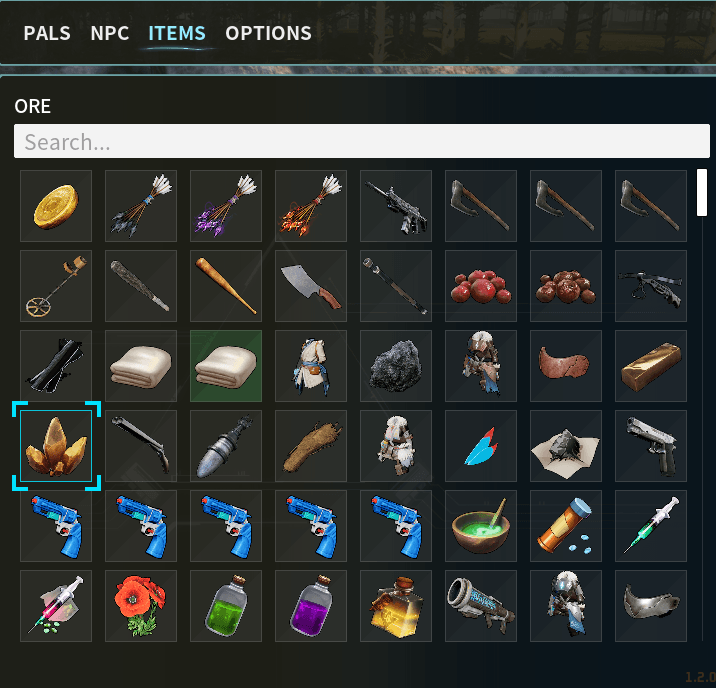Screen dimensions: 716x688
Task: Switch to the PALS tab
Action: click(x=47, y=33)
